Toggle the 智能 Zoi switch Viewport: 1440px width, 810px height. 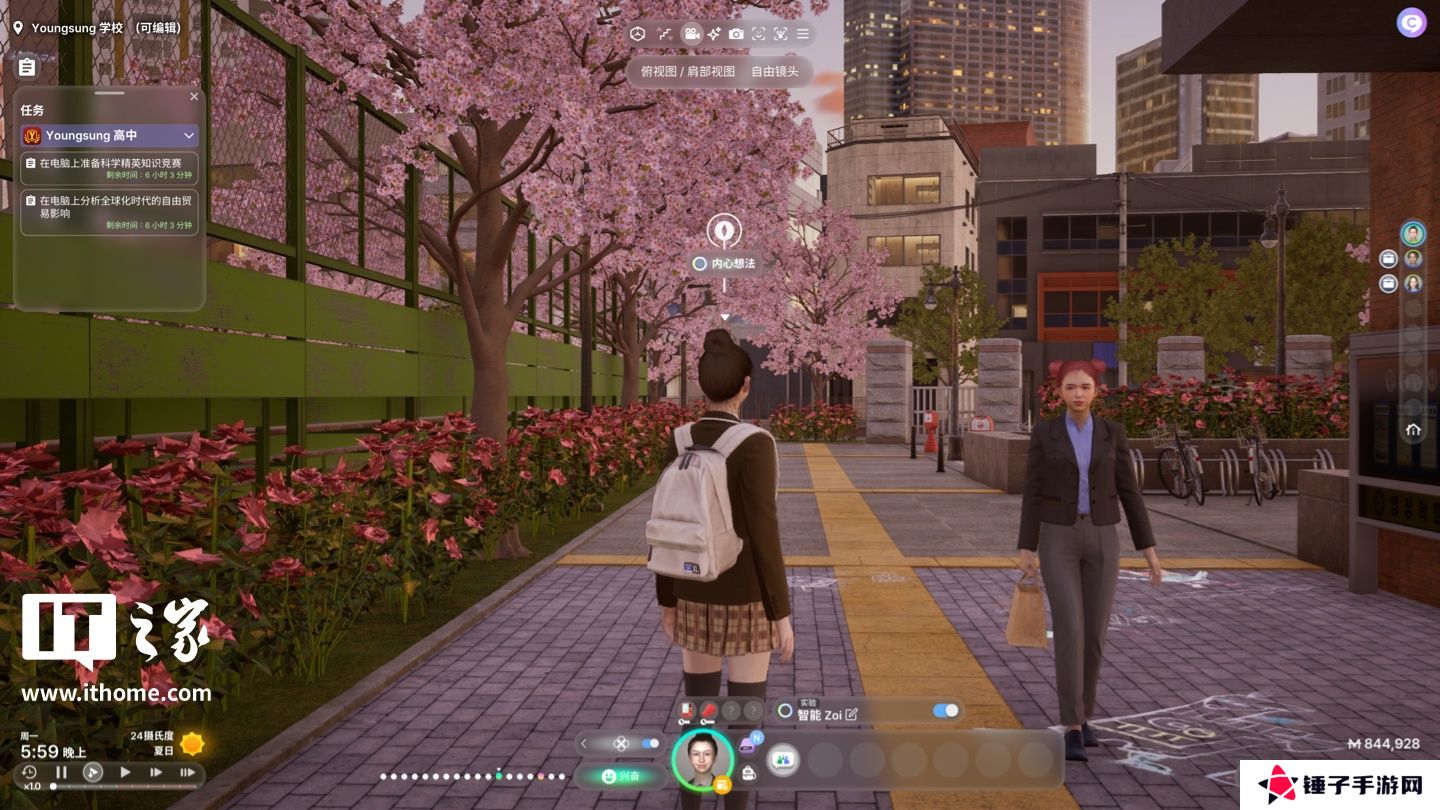point(945,711)
